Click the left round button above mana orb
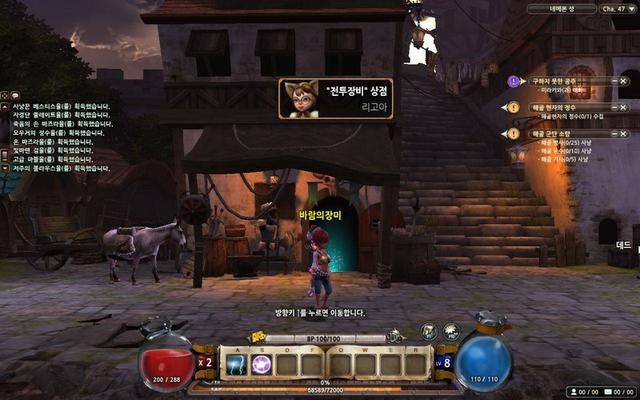This screenshot has height=400, width=640. 428,331
